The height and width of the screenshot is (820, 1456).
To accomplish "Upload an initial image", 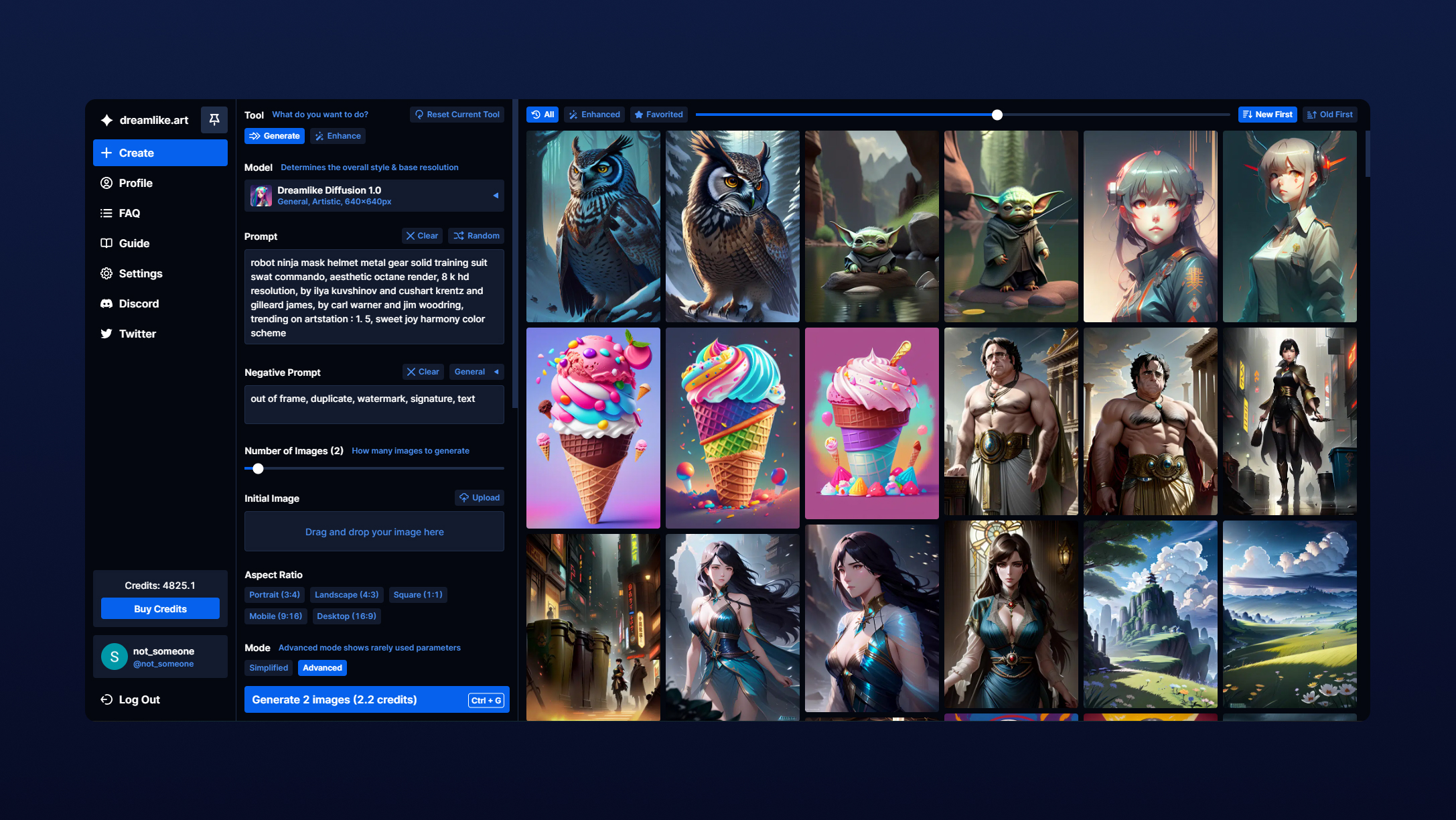I will click(x=480, y=498).
